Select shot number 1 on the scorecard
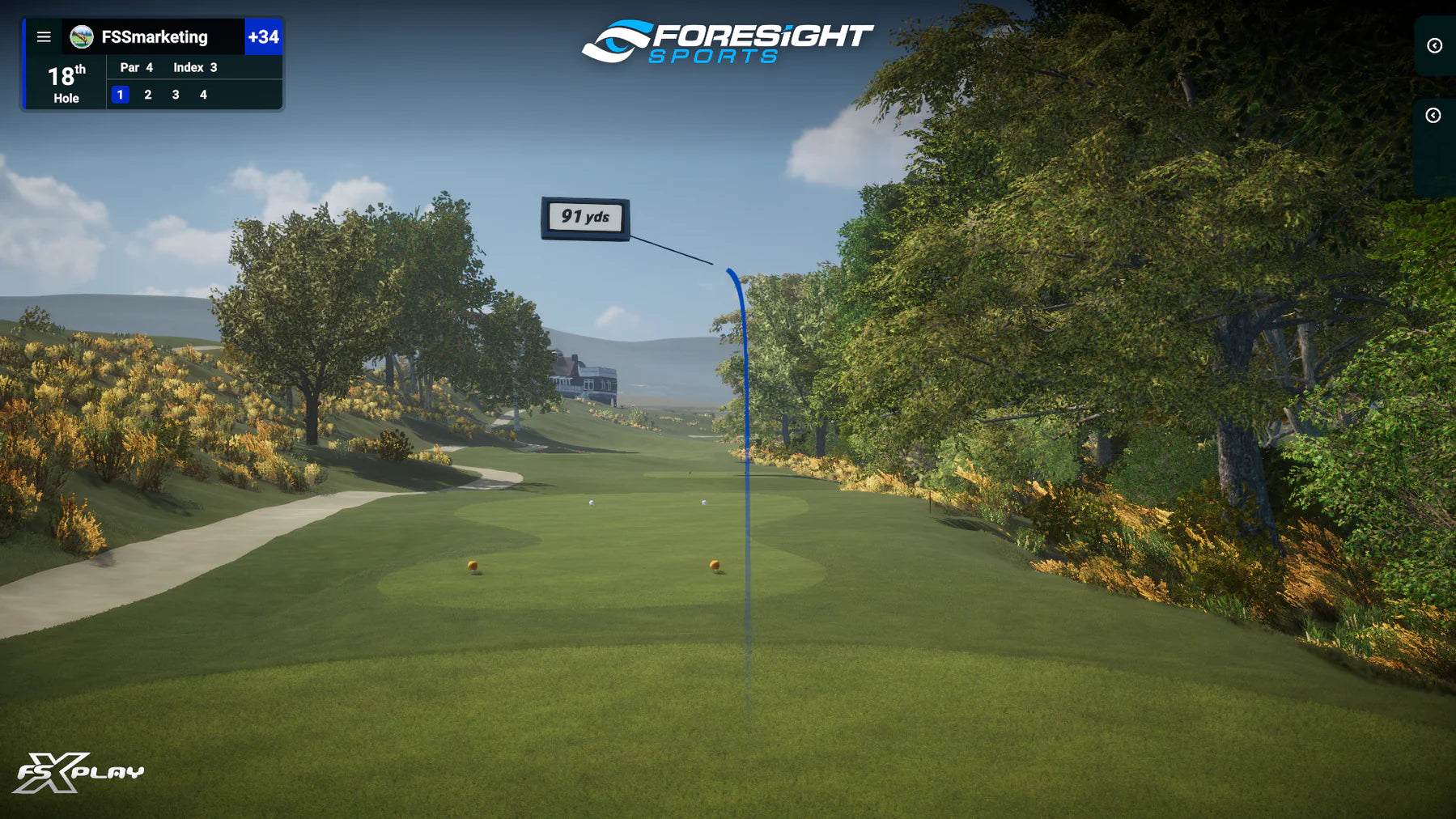This screenshot has height=819, width=1456. [x=120, y=95]
